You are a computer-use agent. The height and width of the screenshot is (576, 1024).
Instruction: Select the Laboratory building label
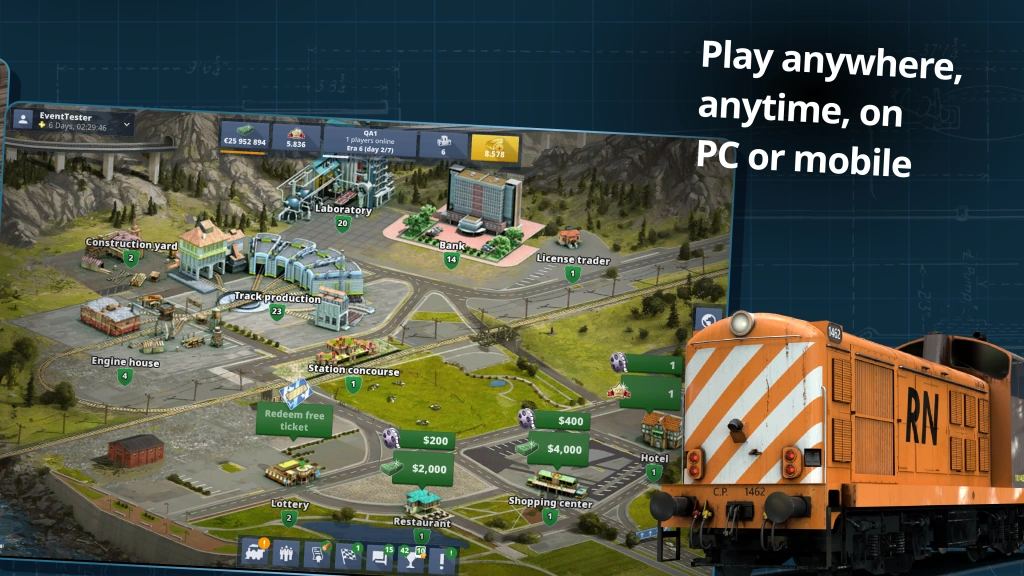[343, 211]
